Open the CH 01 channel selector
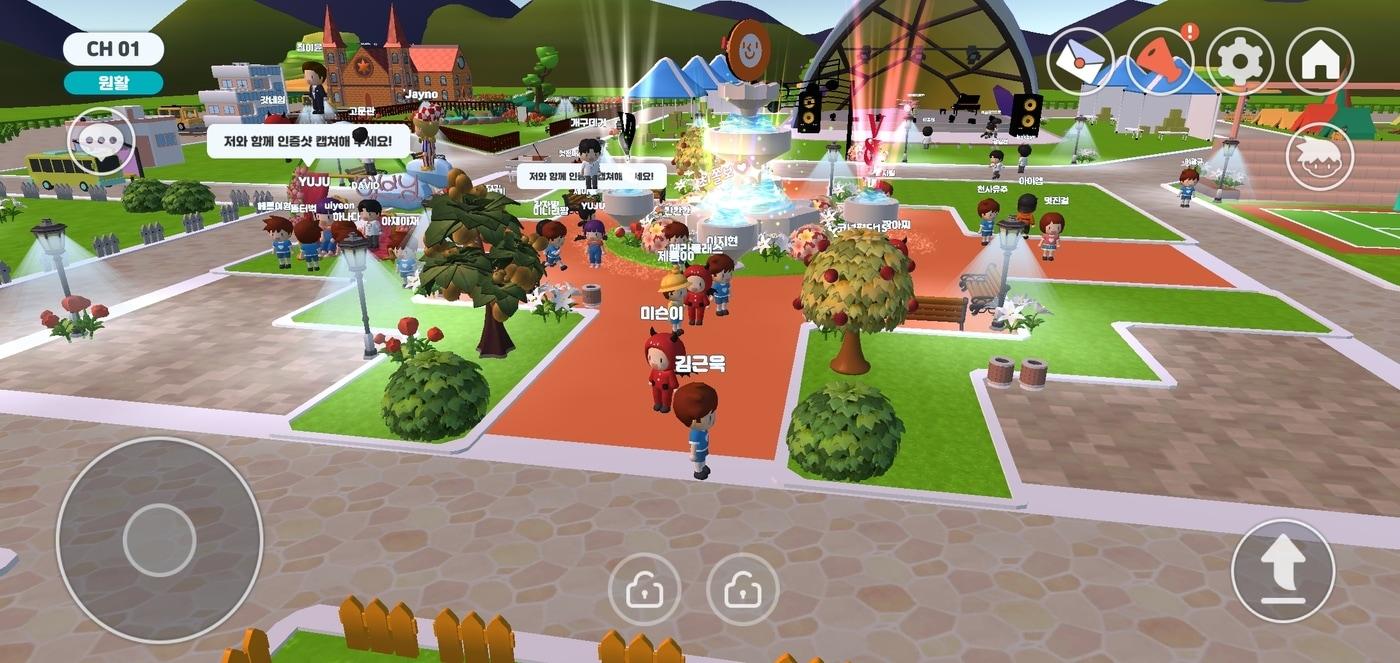This screenshot has height=663, width=1400. tap(113, 49)
